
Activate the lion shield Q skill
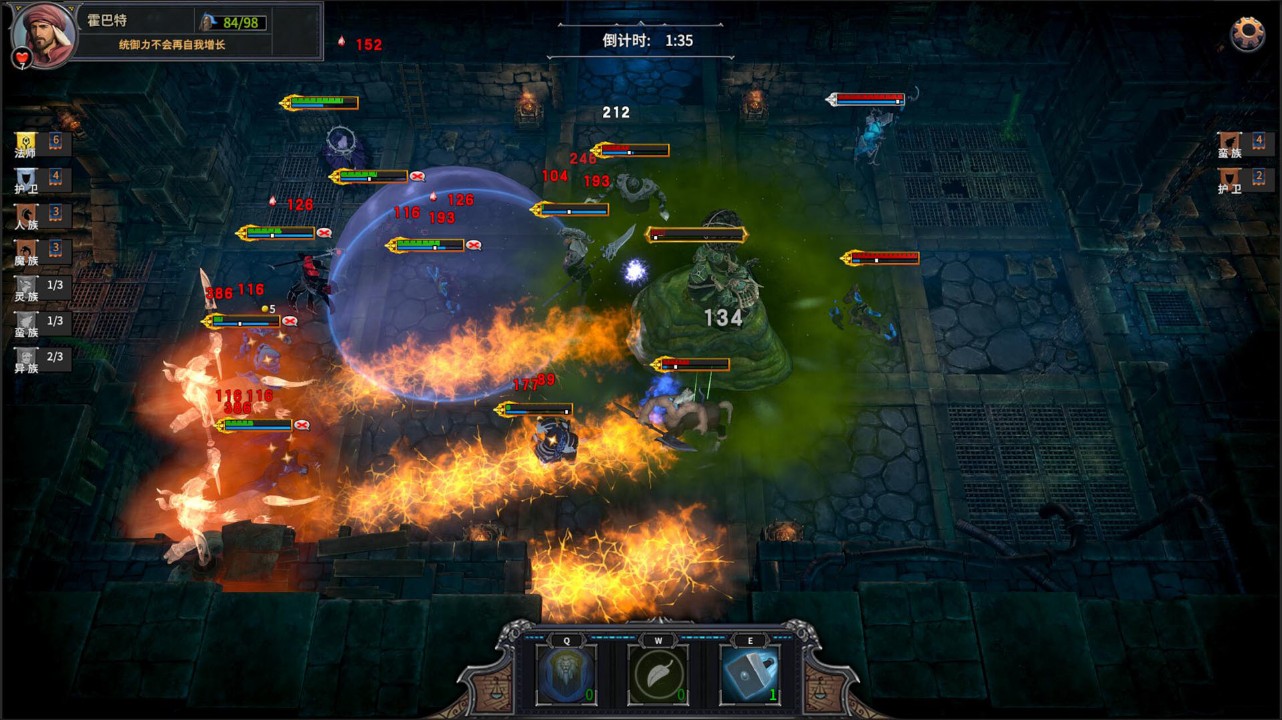pyautogui.click(x=566, y=675)
